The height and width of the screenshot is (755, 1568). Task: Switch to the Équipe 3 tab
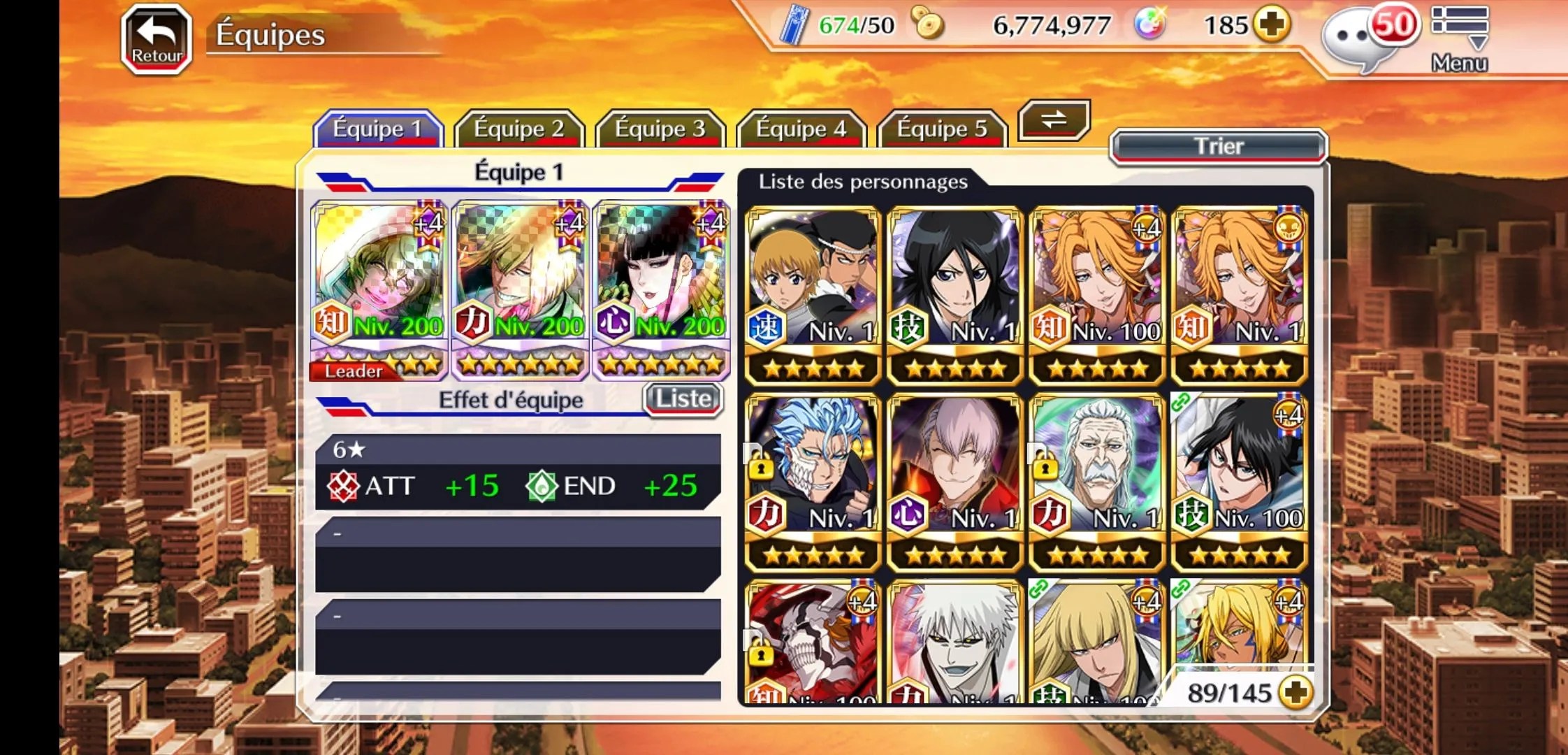tap(660, 129)
